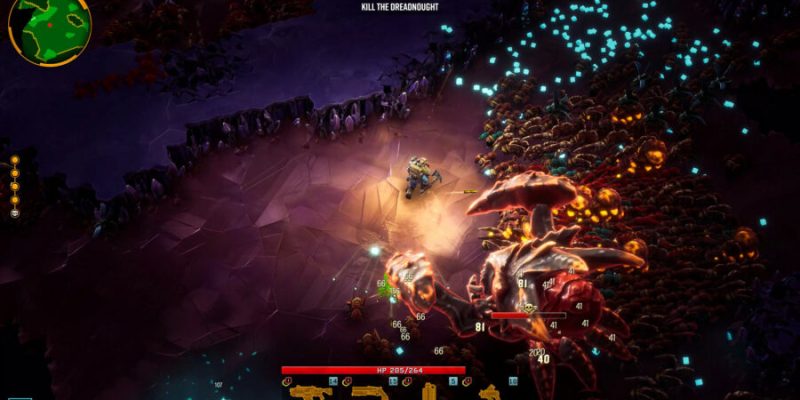This screenshot has width=800, height=400.
Task: Click the skull icon on stage progress tracker
Action: (15, 213)
